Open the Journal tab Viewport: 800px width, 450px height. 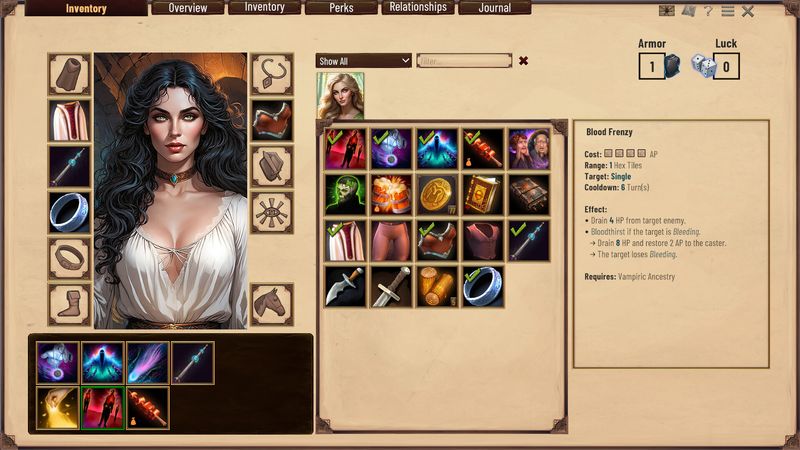[494, 8]
